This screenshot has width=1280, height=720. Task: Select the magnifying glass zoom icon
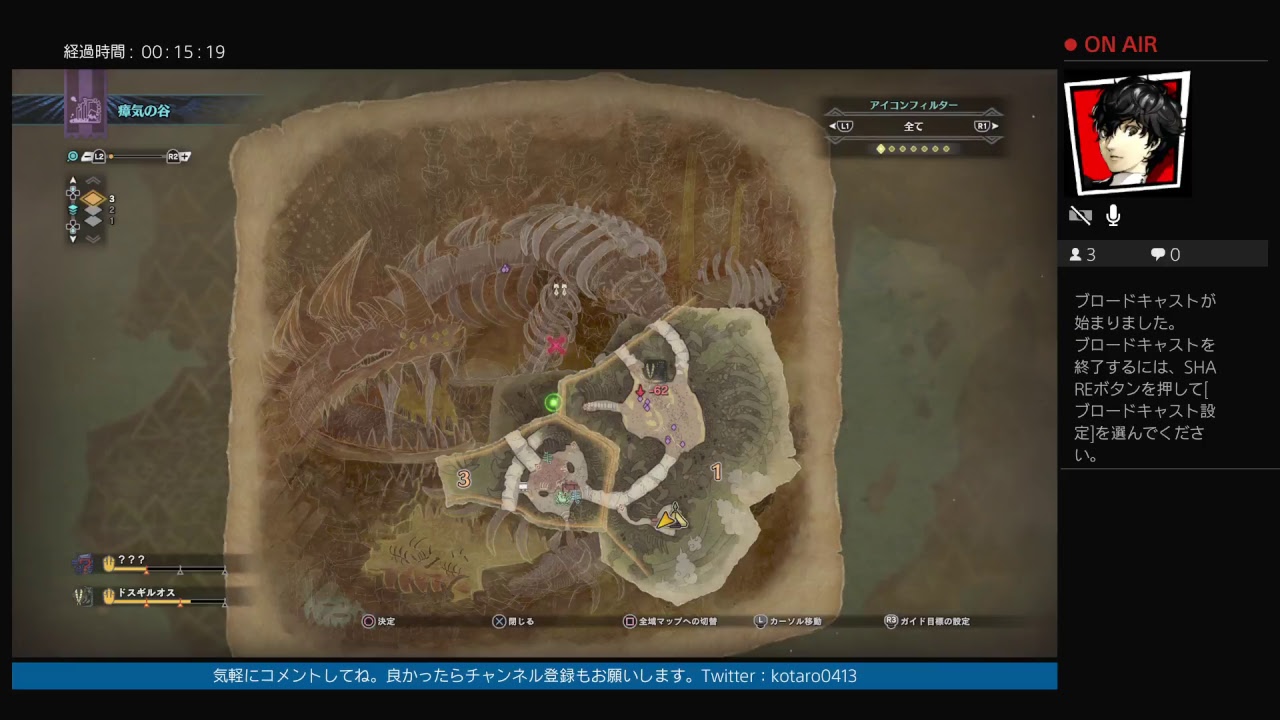(72, 156)
